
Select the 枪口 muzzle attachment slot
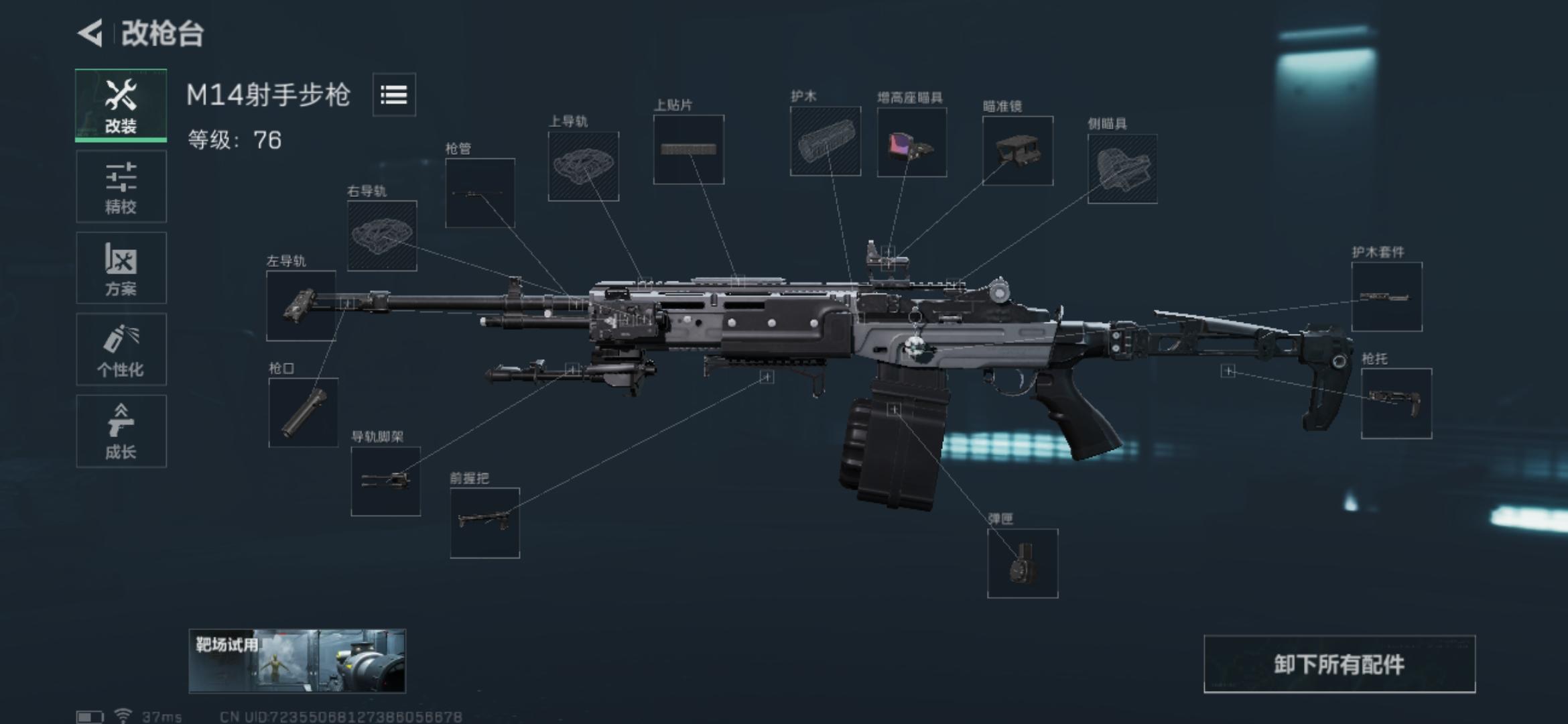(x=305, y=412)
